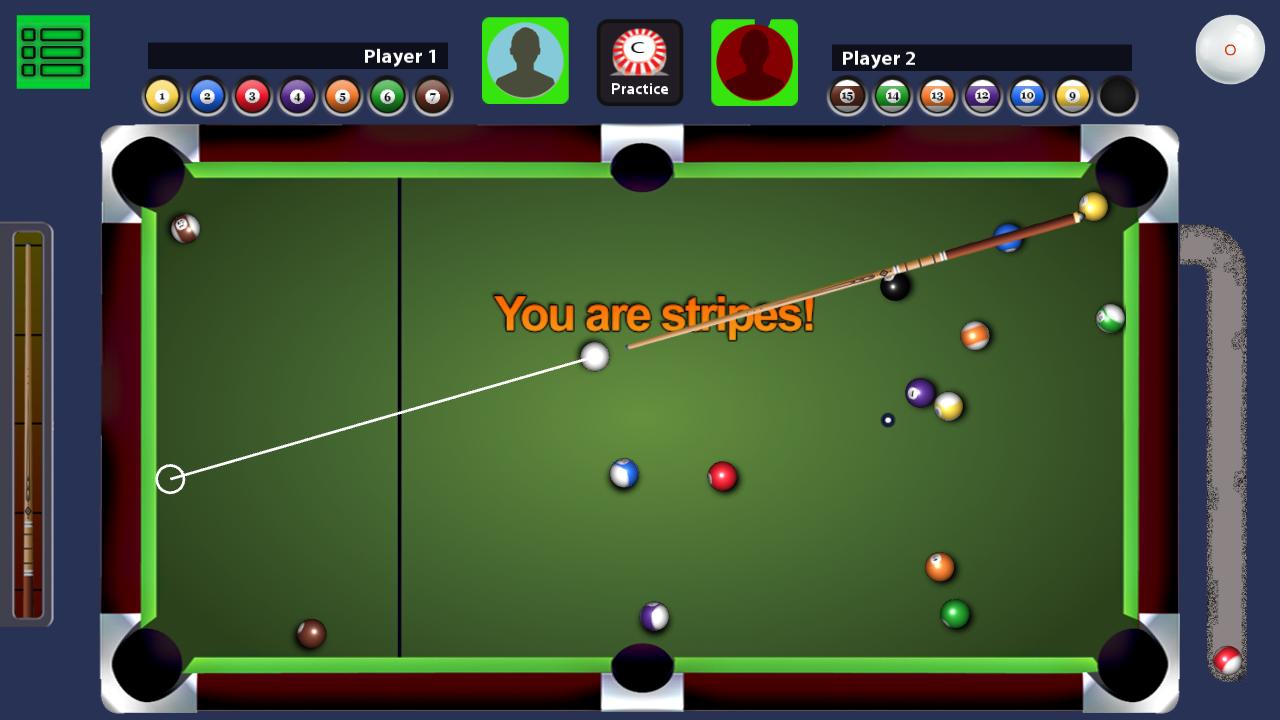
Task: Click the cue ball spin indicator top right
Action: click(1230, 48)
